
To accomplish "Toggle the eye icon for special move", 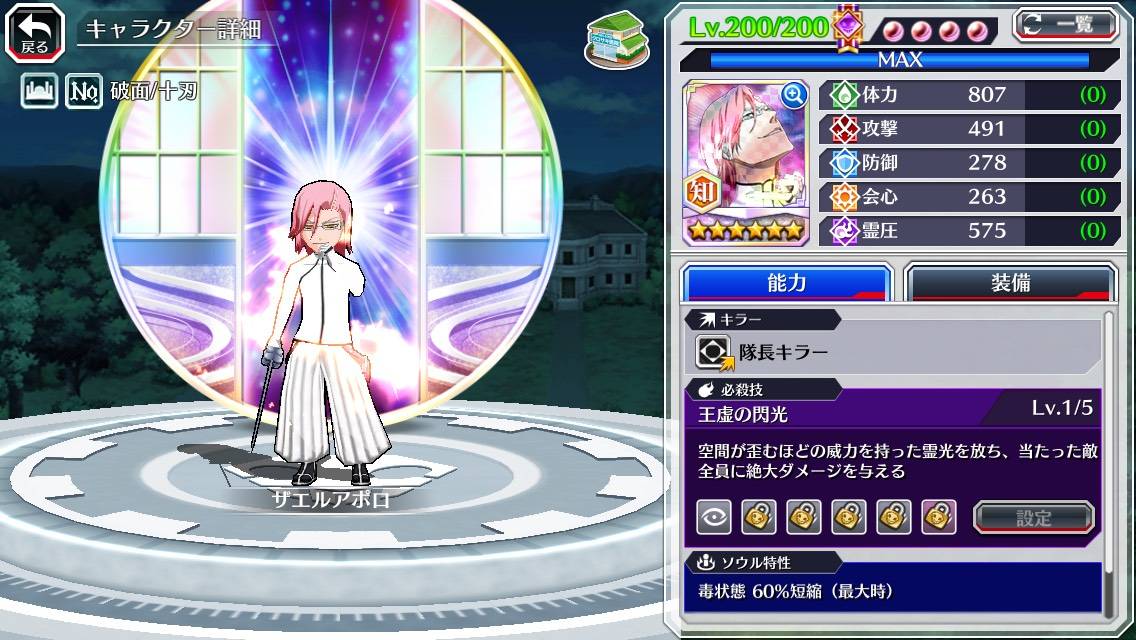I will 714,517.
